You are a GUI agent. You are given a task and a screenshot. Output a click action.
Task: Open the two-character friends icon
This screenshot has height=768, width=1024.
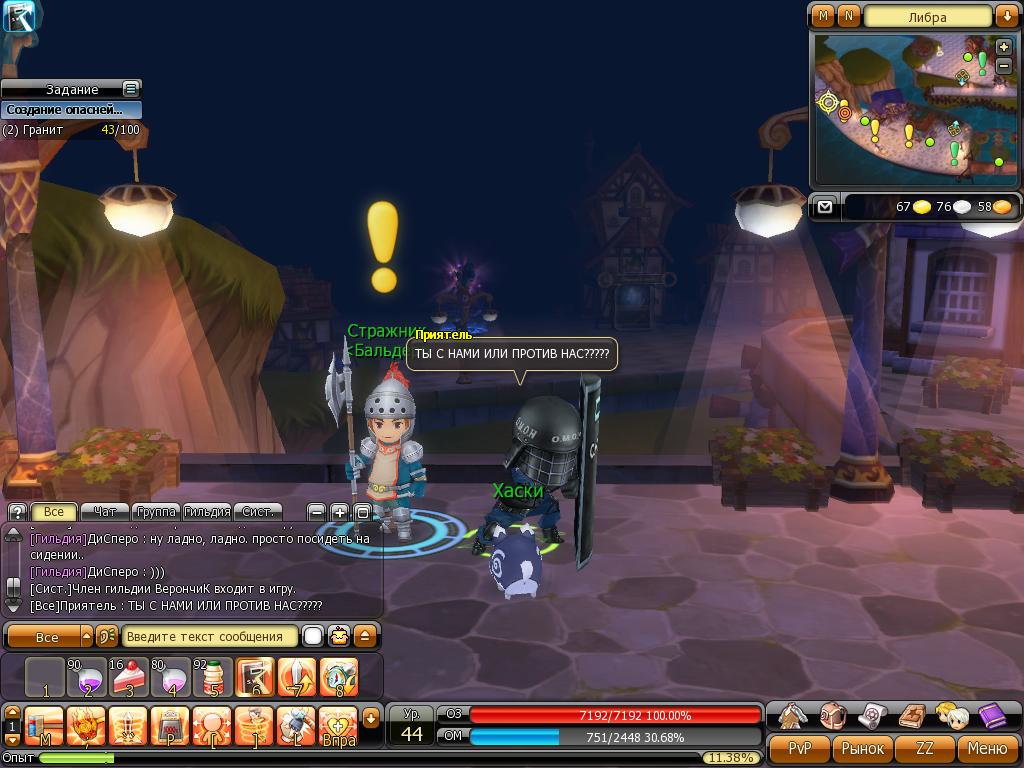click(x=951, y=716)
